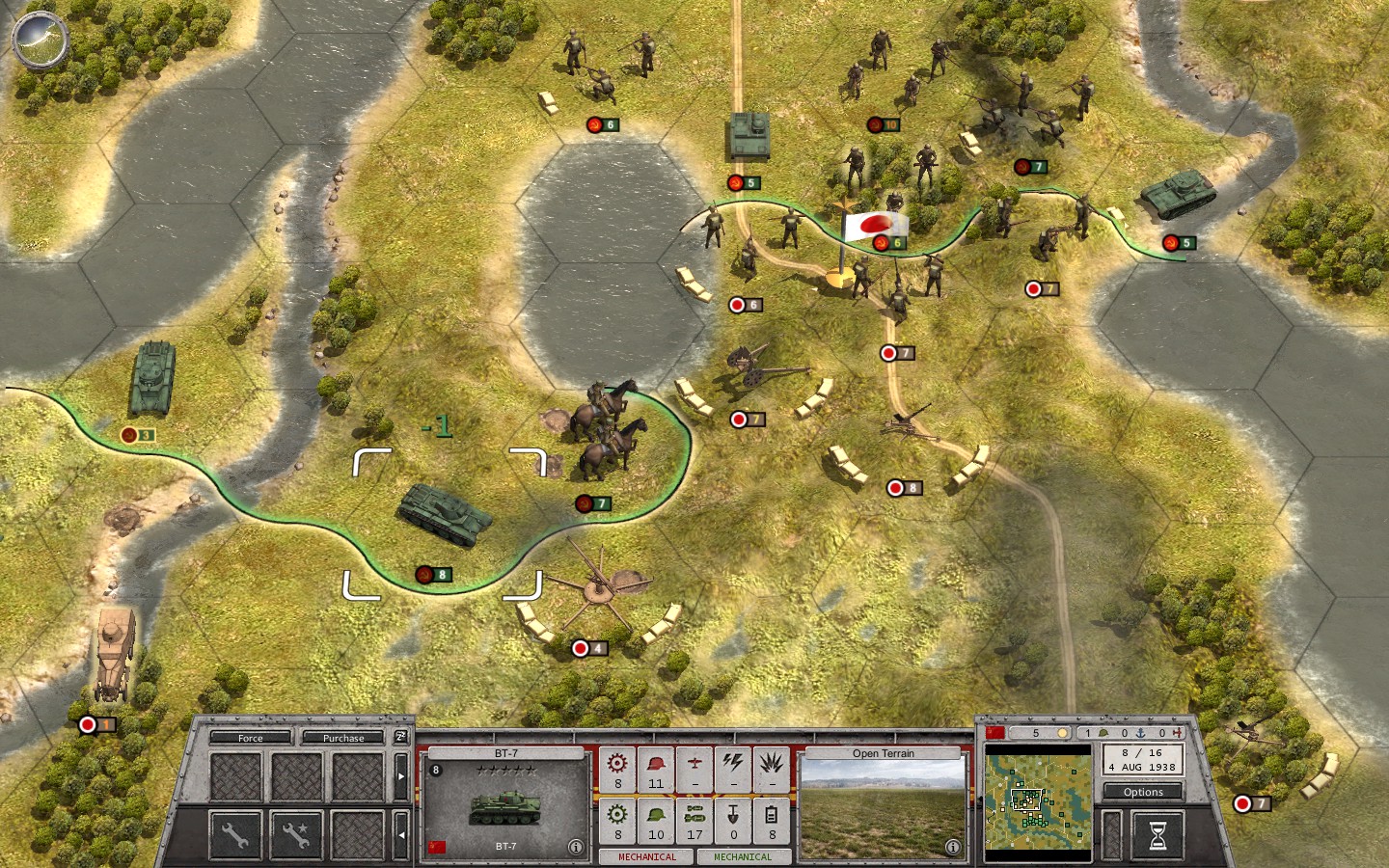This screenshot has width=1389, height=868.
Task: Select the BT-7 tank with strength 8
Action: 446,514
